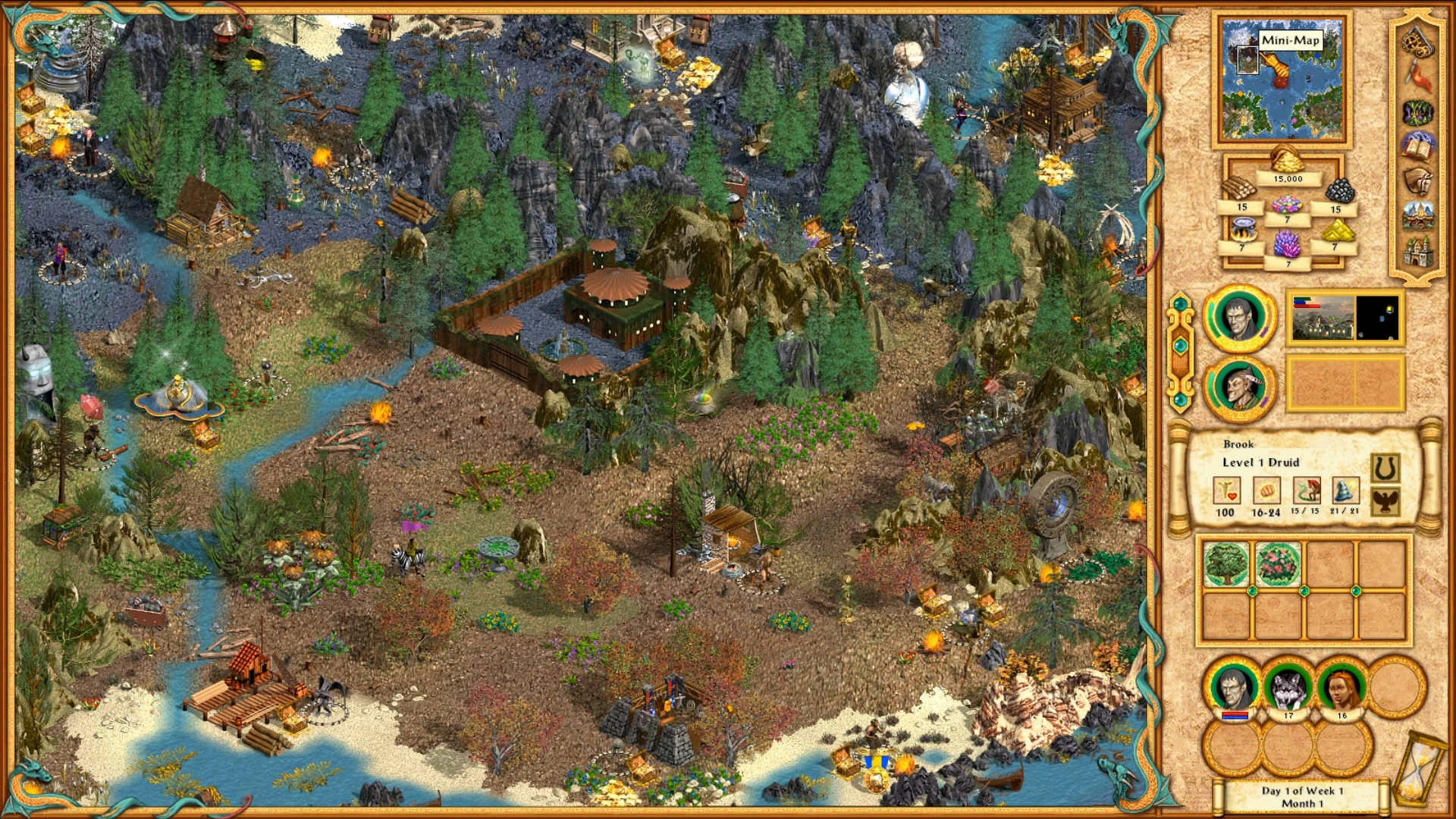The image size is (1456, 819).
Task: Toggle the gem link beside the rose bush slot
Action: tap(1304, 591)
